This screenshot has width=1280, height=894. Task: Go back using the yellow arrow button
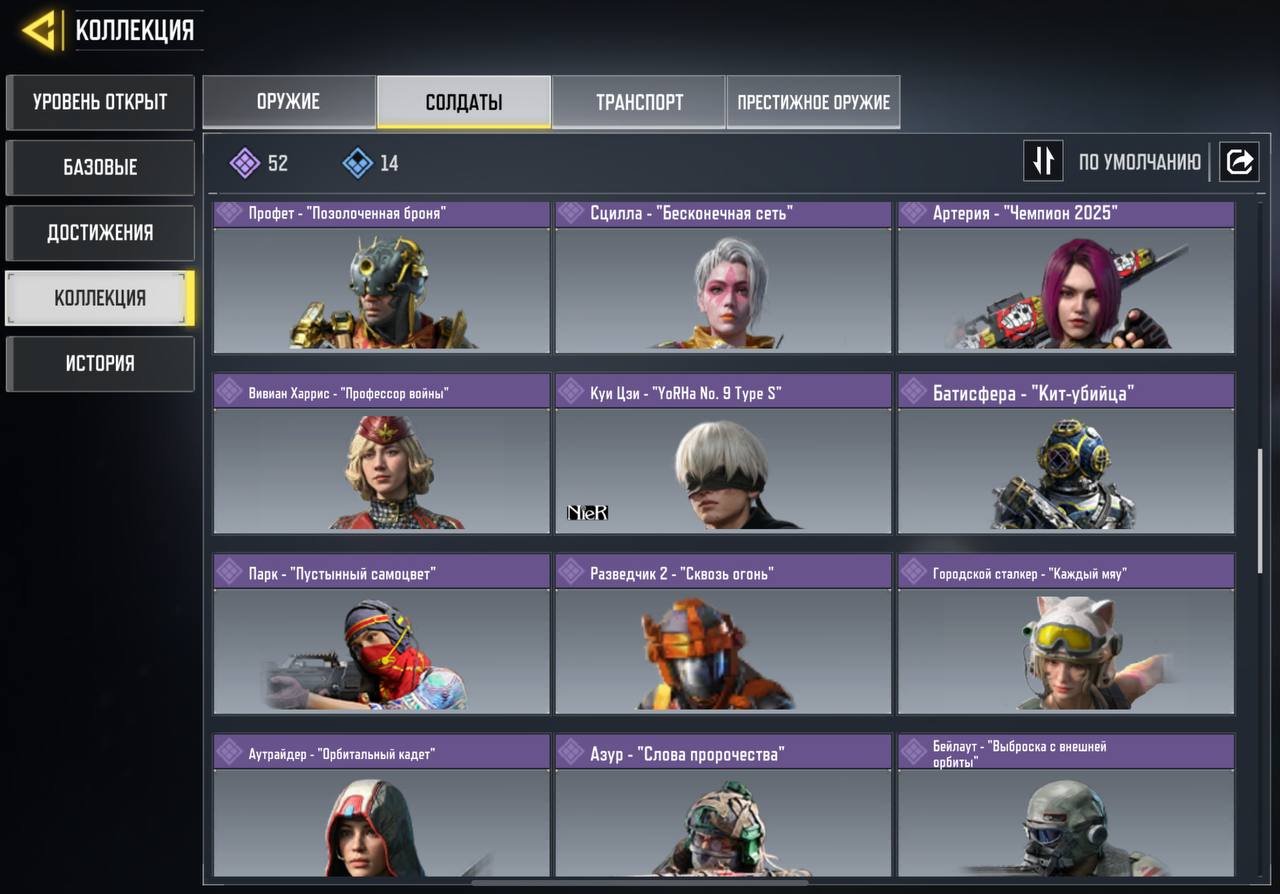pyautogui.click(x=40, y=31)
